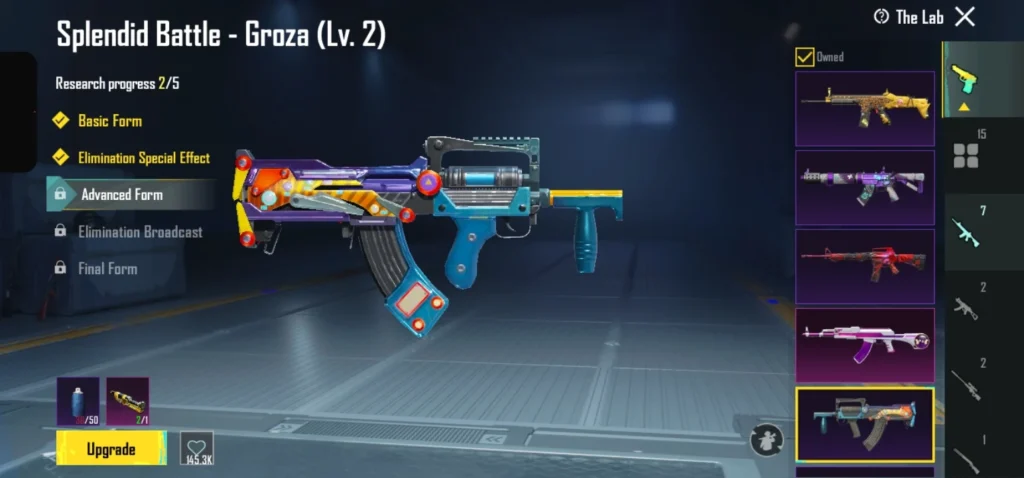Pick the red rifle skin thumbnail
The width and height of the screenshot is (1024, 478).
865,266
